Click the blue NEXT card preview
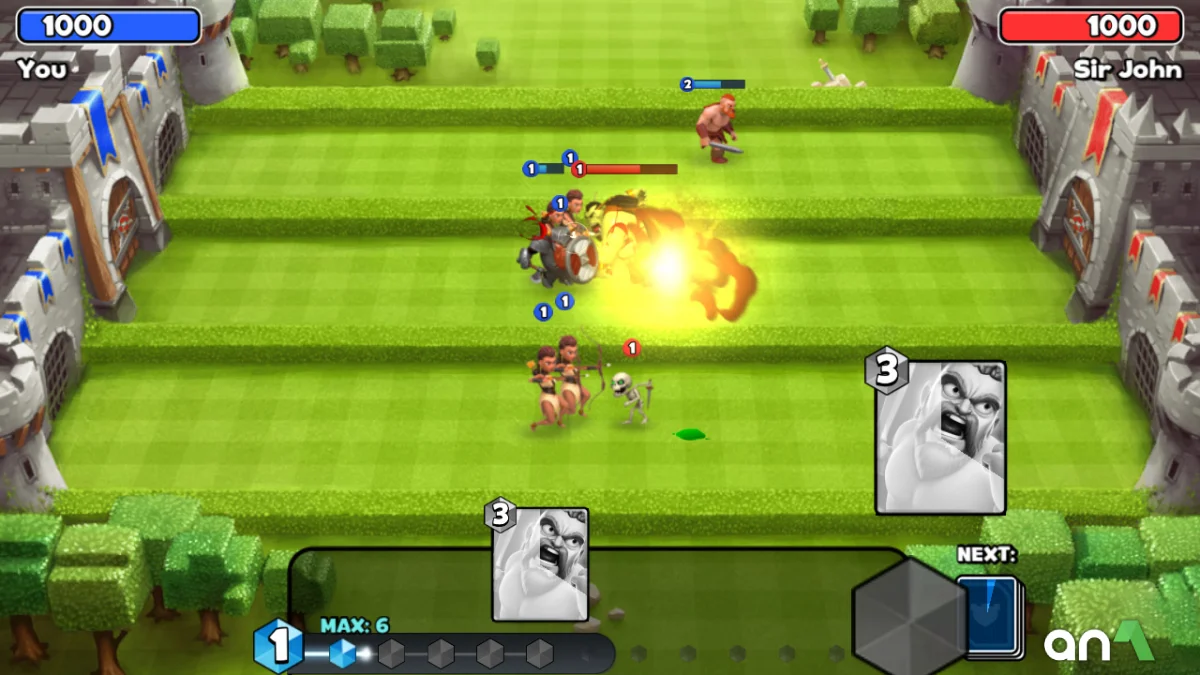This screenshot has height=675, width=1200. tap(987, 617)
